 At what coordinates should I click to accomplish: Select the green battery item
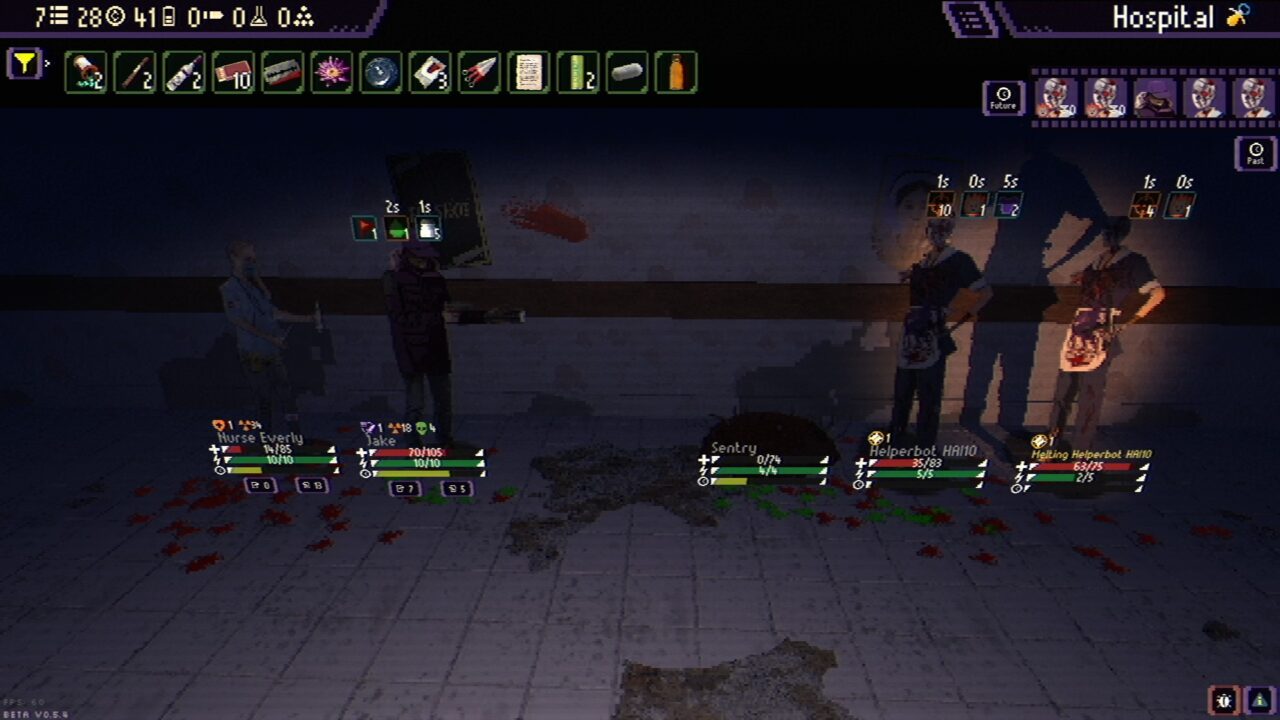tap(577, 73)
